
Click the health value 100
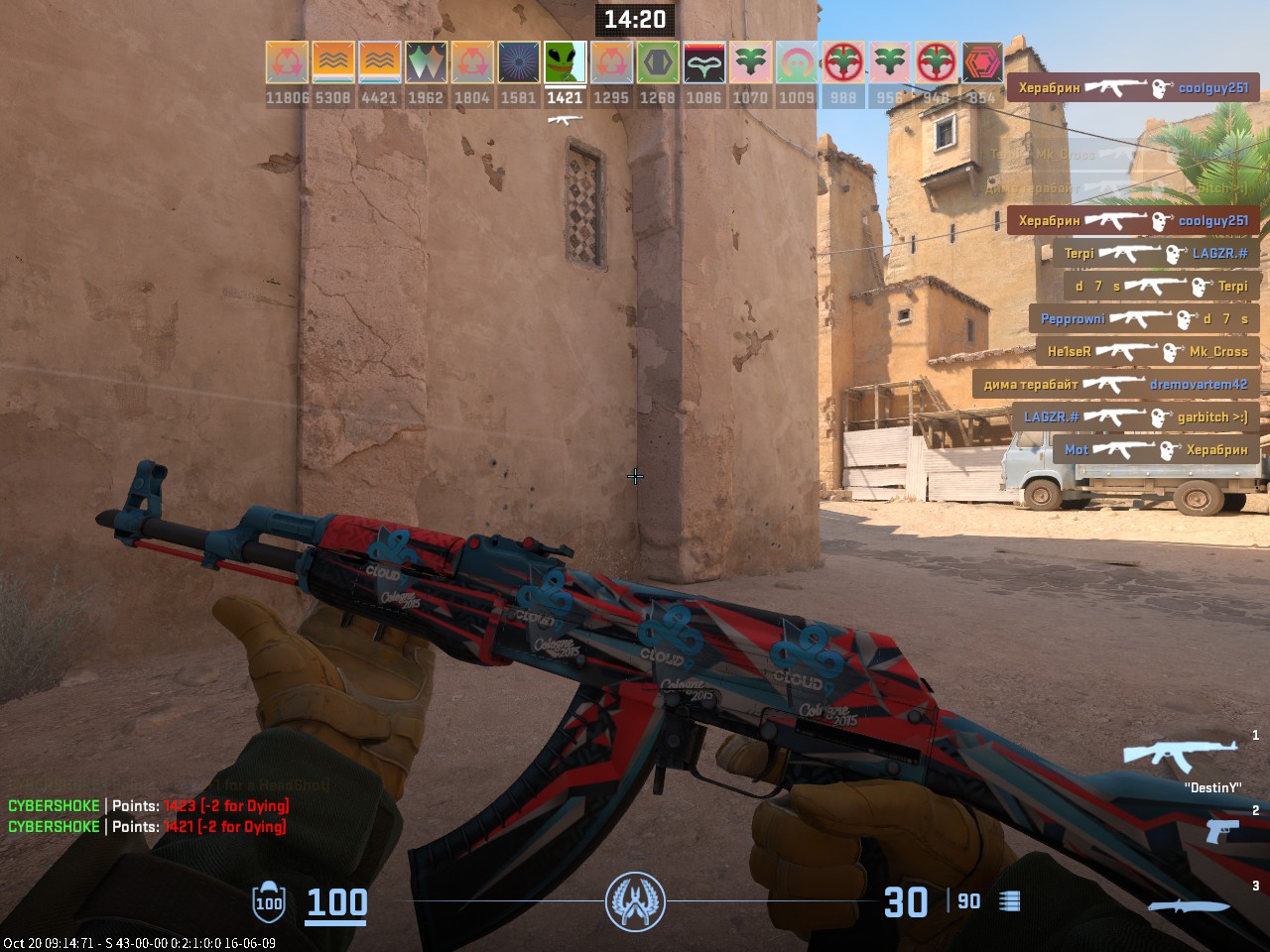tap(335, 903)
